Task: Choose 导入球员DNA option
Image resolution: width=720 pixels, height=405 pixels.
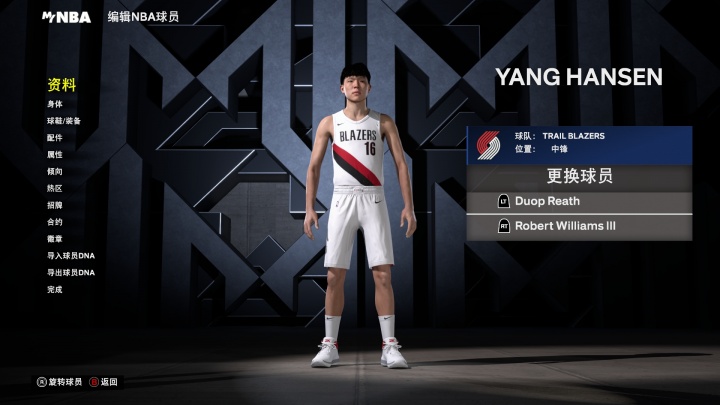Action: point(70,256)
